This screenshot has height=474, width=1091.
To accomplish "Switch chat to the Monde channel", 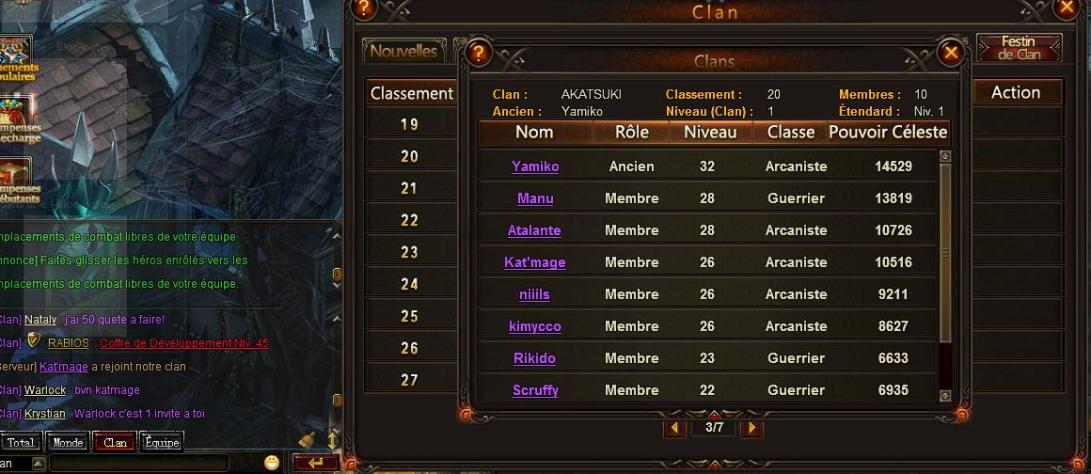I will (x=68, y=442).
